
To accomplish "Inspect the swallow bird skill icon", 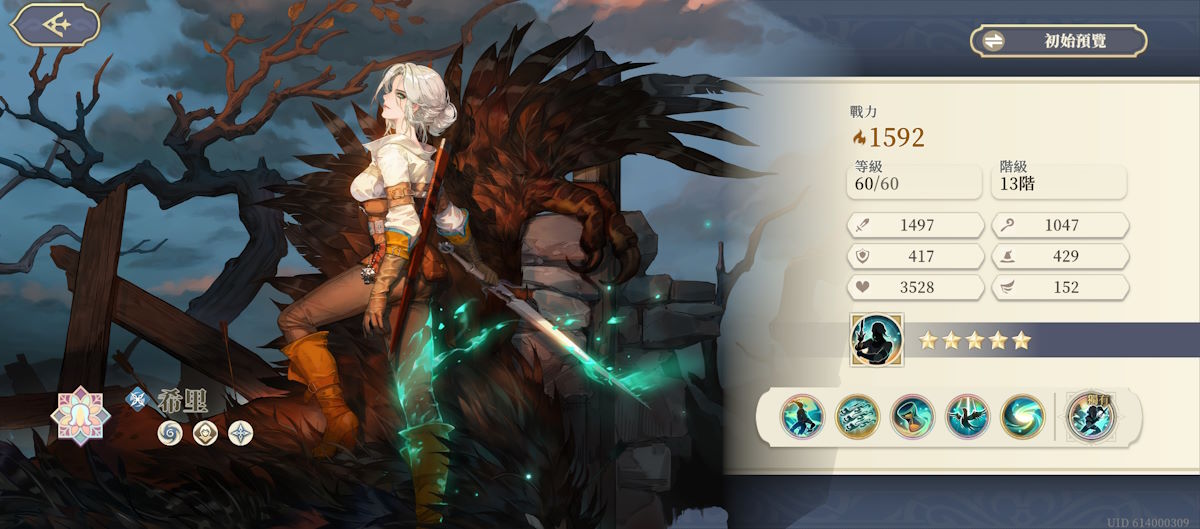I will [967, 417].
